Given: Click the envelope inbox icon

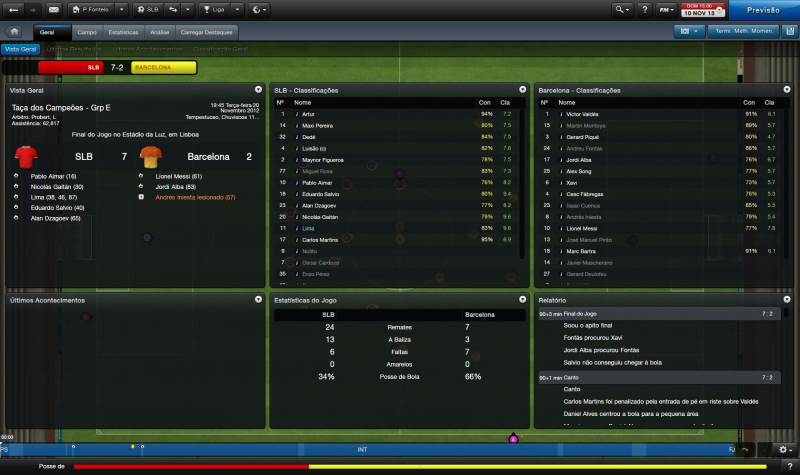Looking at the screenshot, I should tap(53, 10).
